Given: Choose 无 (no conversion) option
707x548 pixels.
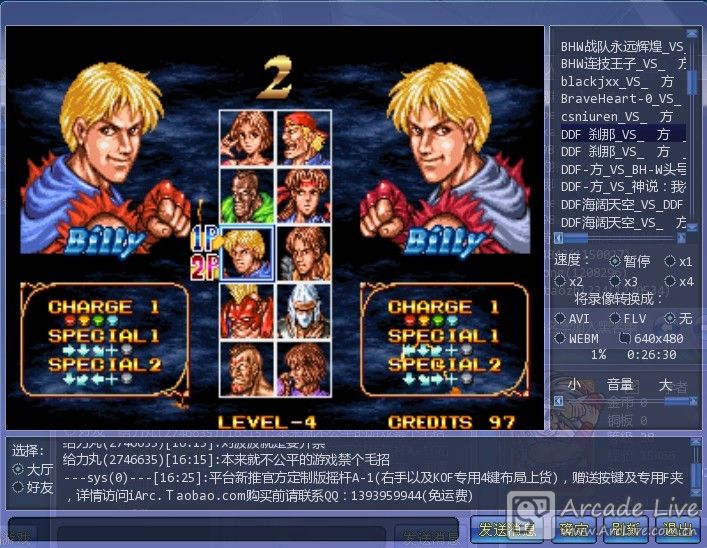Looking at the screenshot, I should pyautogui.click(x=671, y=318).
